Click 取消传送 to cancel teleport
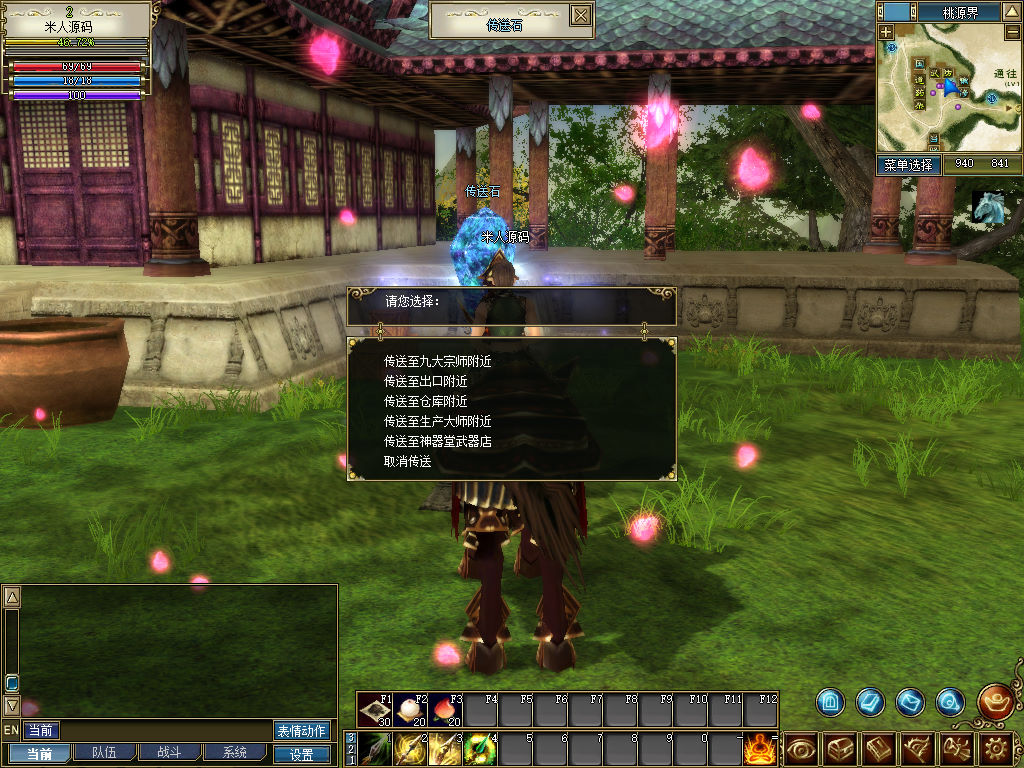1024x768 pixels. click(x=407, y=461)
